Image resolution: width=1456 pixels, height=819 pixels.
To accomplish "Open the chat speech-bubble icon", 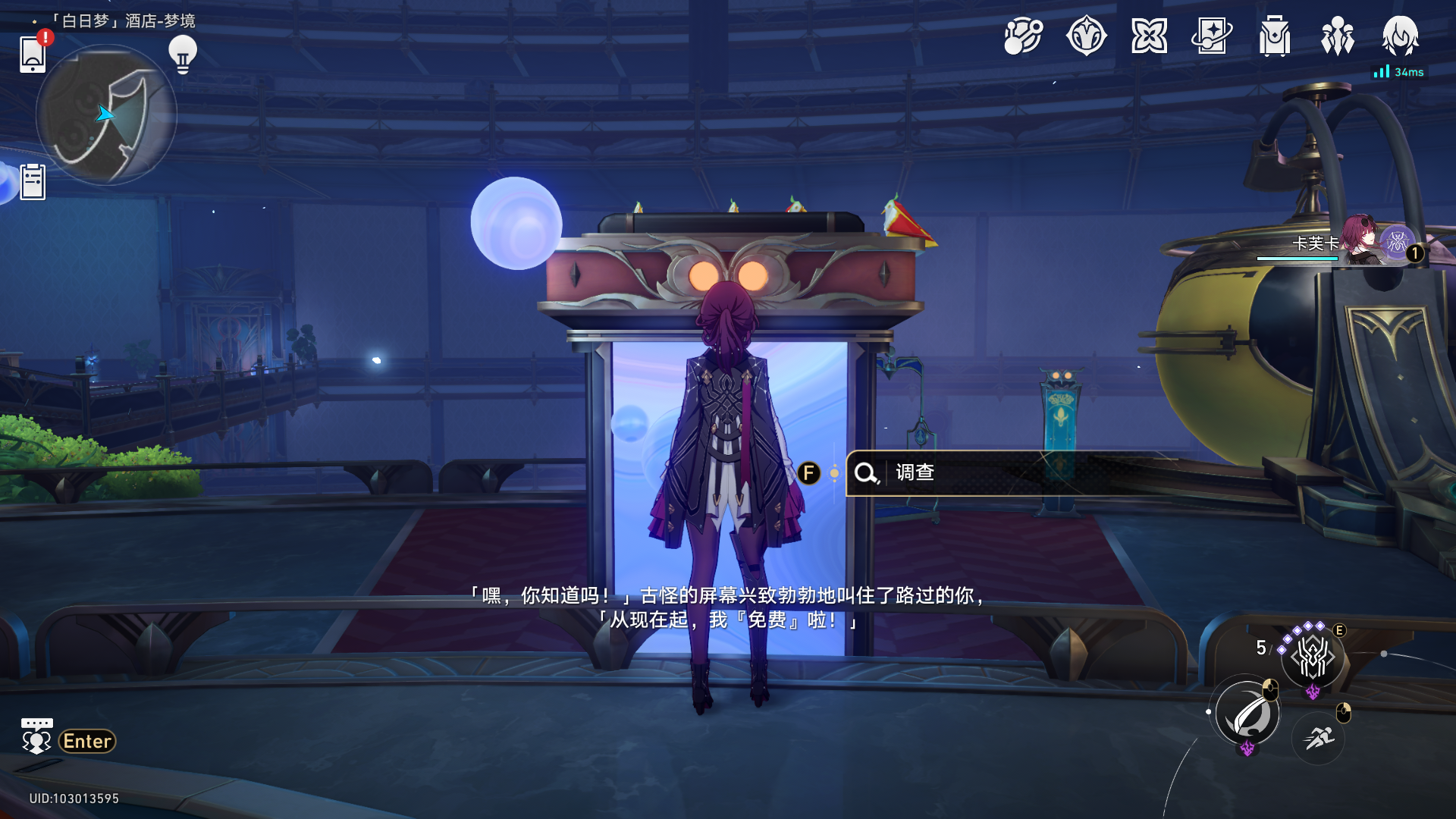I will [x=36, y=736].
